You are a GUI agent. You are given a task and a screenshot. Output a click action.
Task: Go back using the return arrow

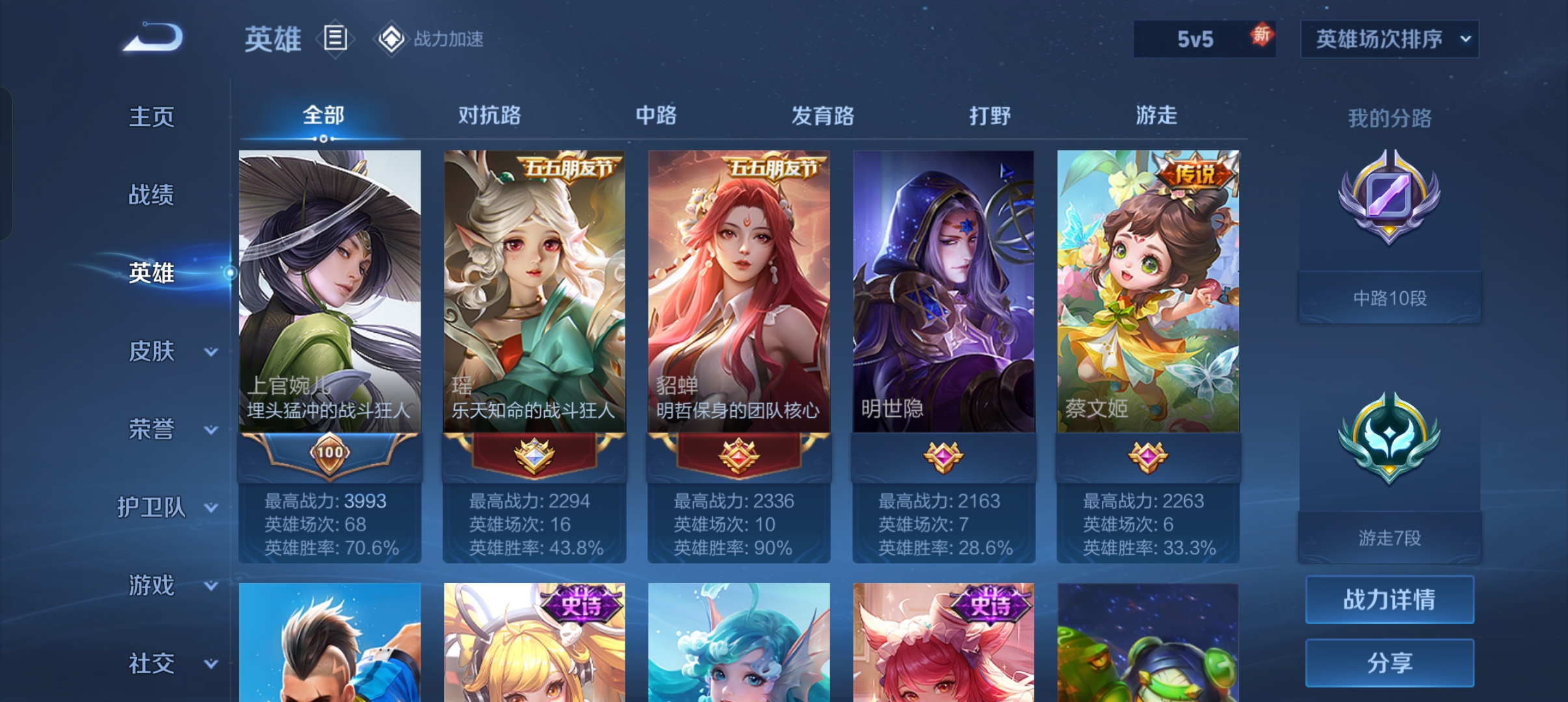tap(153, 38)
